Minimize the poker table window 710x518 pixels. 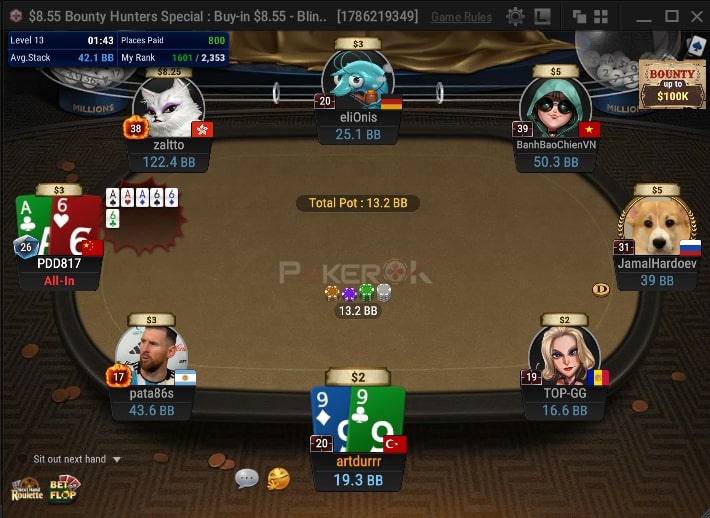pyautogui.click(x=643, y=17)
